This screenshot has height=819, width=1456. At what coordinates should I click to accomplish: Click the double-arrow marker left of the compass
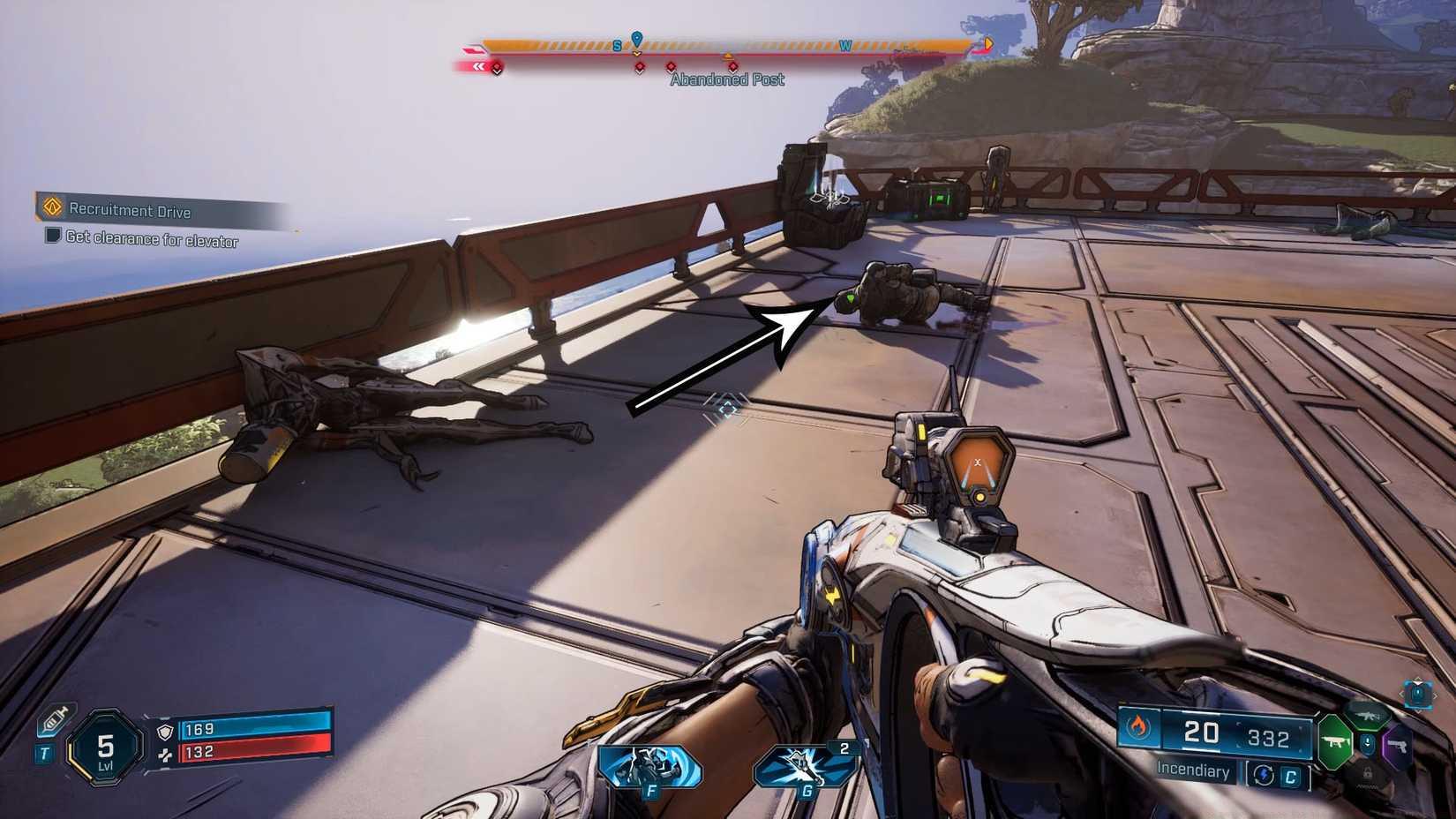click(479, 68)
